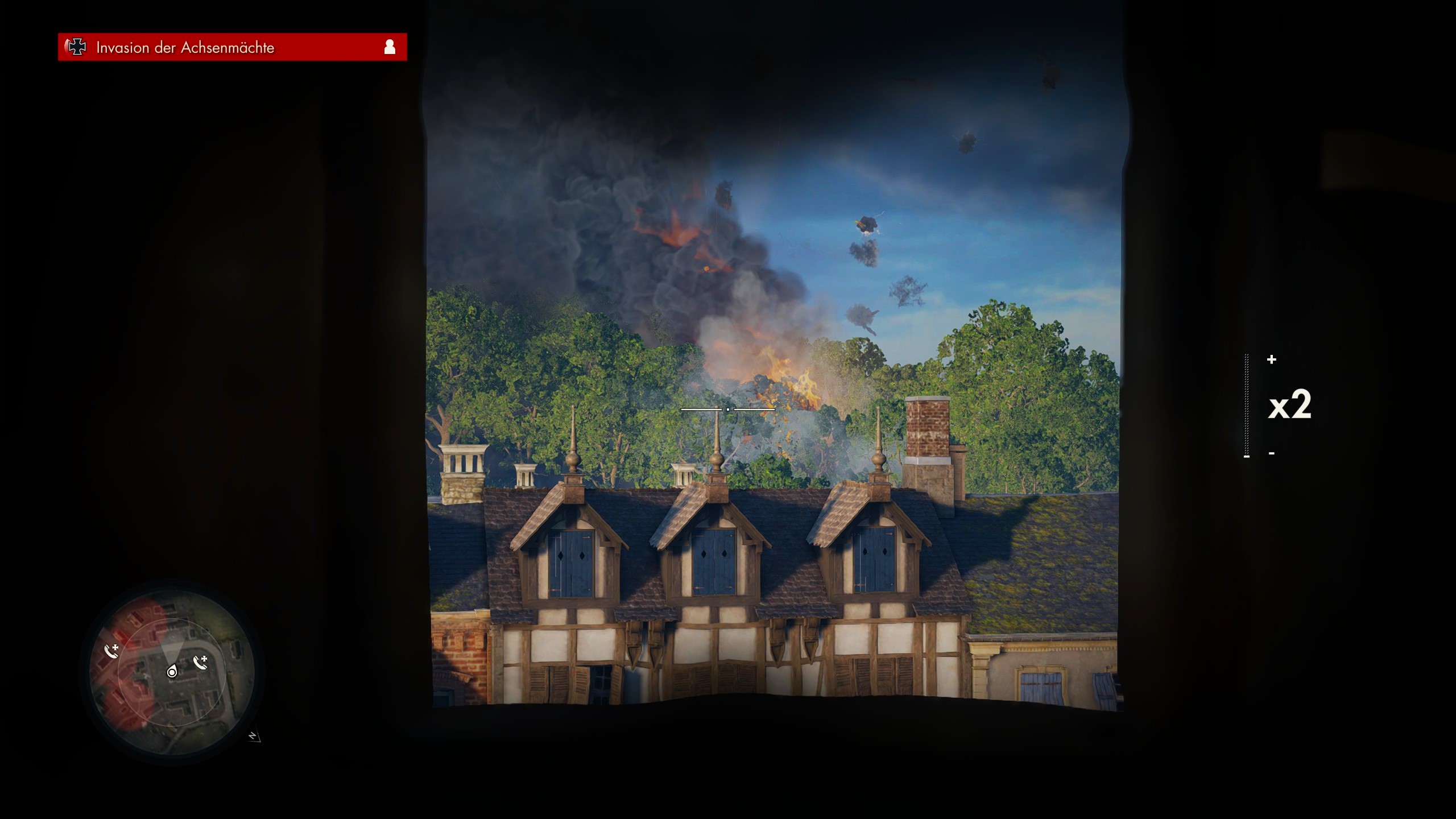Decrease zoom with the minus marker
Image resolution: width=1456 pixels, height=819 pixels.
click(1272, 453)
